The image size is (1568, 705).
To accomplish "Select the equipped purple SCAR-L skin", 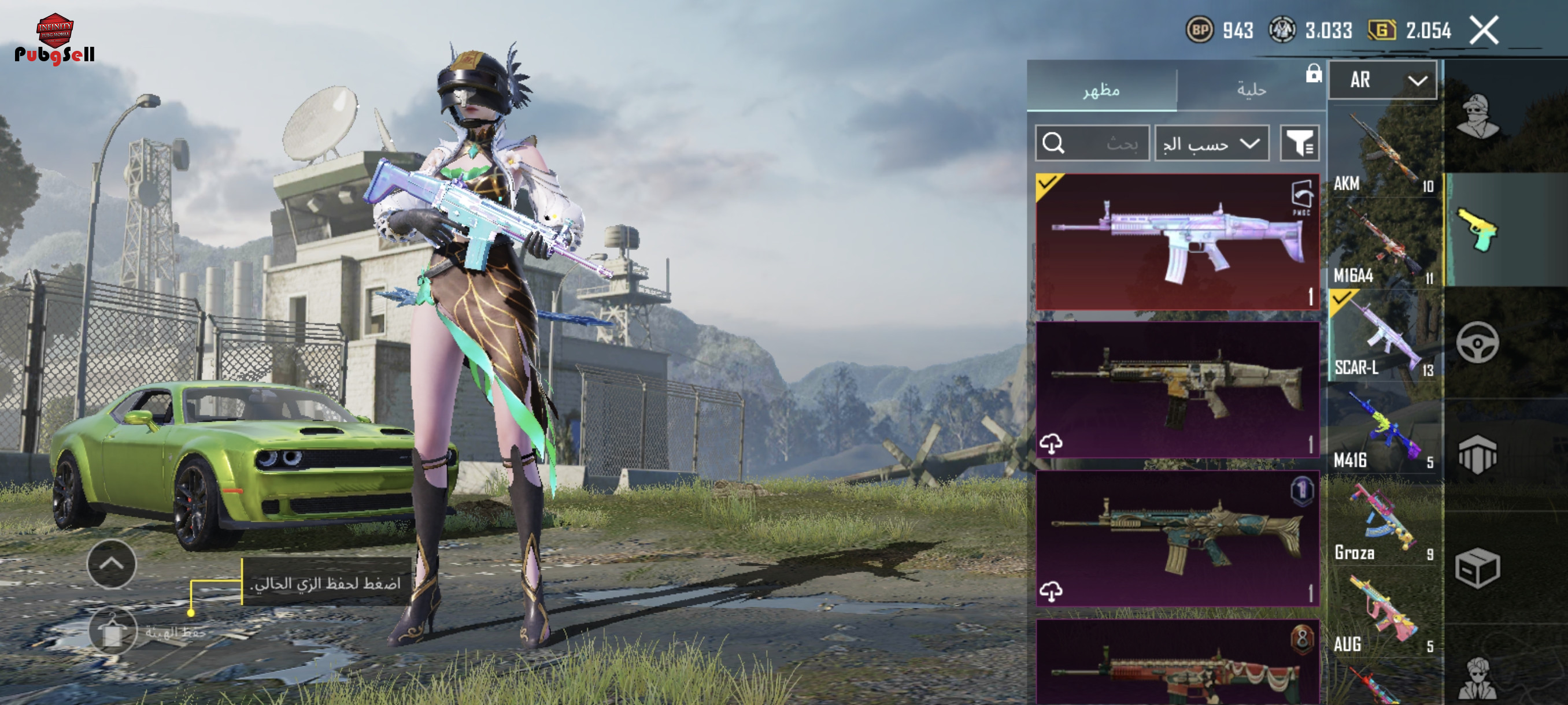I will tap(1177, 242).
